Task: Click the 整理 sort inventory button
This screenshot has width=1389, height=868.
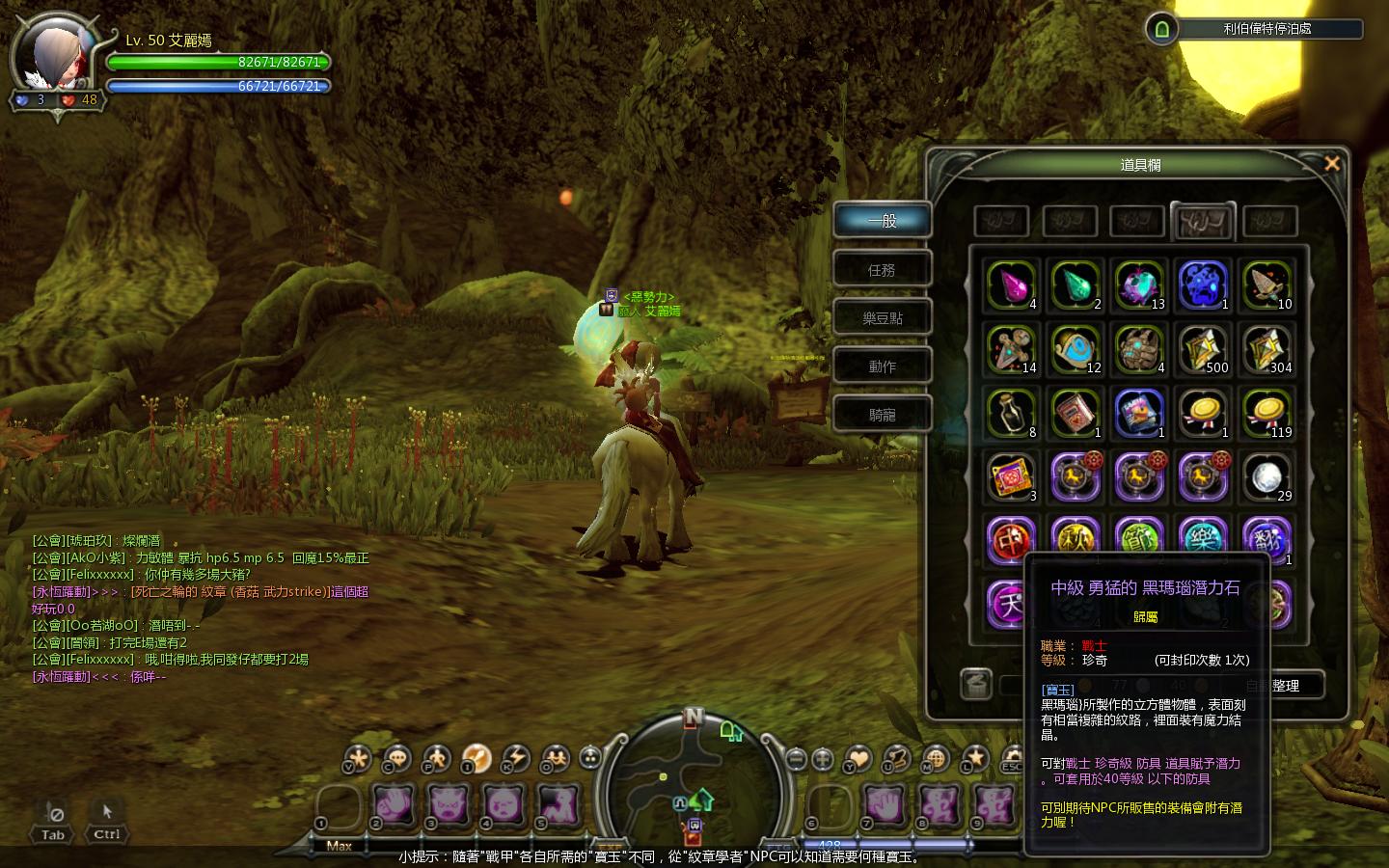Action: tap(1285, 686)
